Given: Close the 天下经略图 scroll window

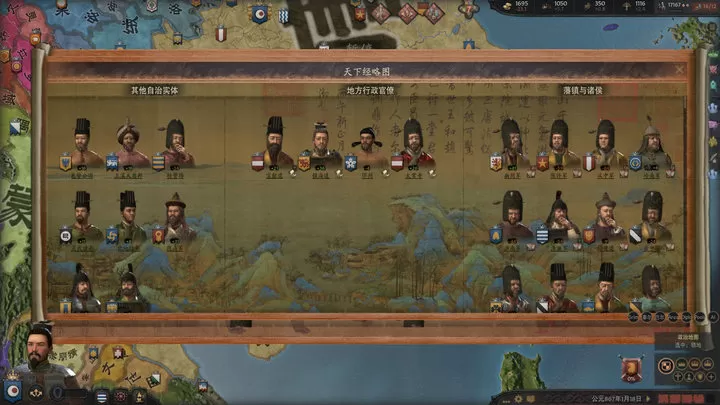Looking at the screenshot, I should pos(680,70).
